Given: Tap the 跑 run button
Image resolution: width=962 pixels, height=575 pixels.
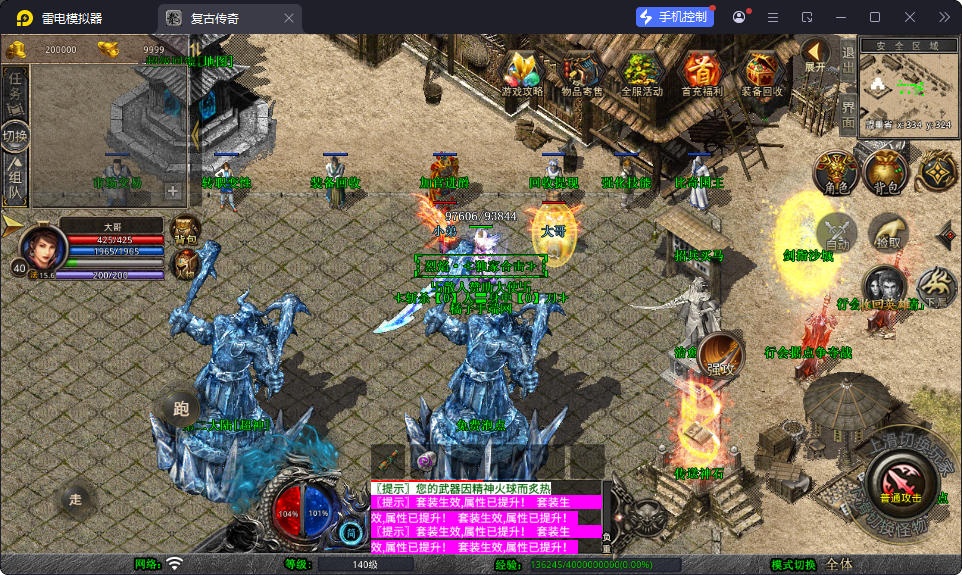Looking at the screenshot, I should point(181,408).
